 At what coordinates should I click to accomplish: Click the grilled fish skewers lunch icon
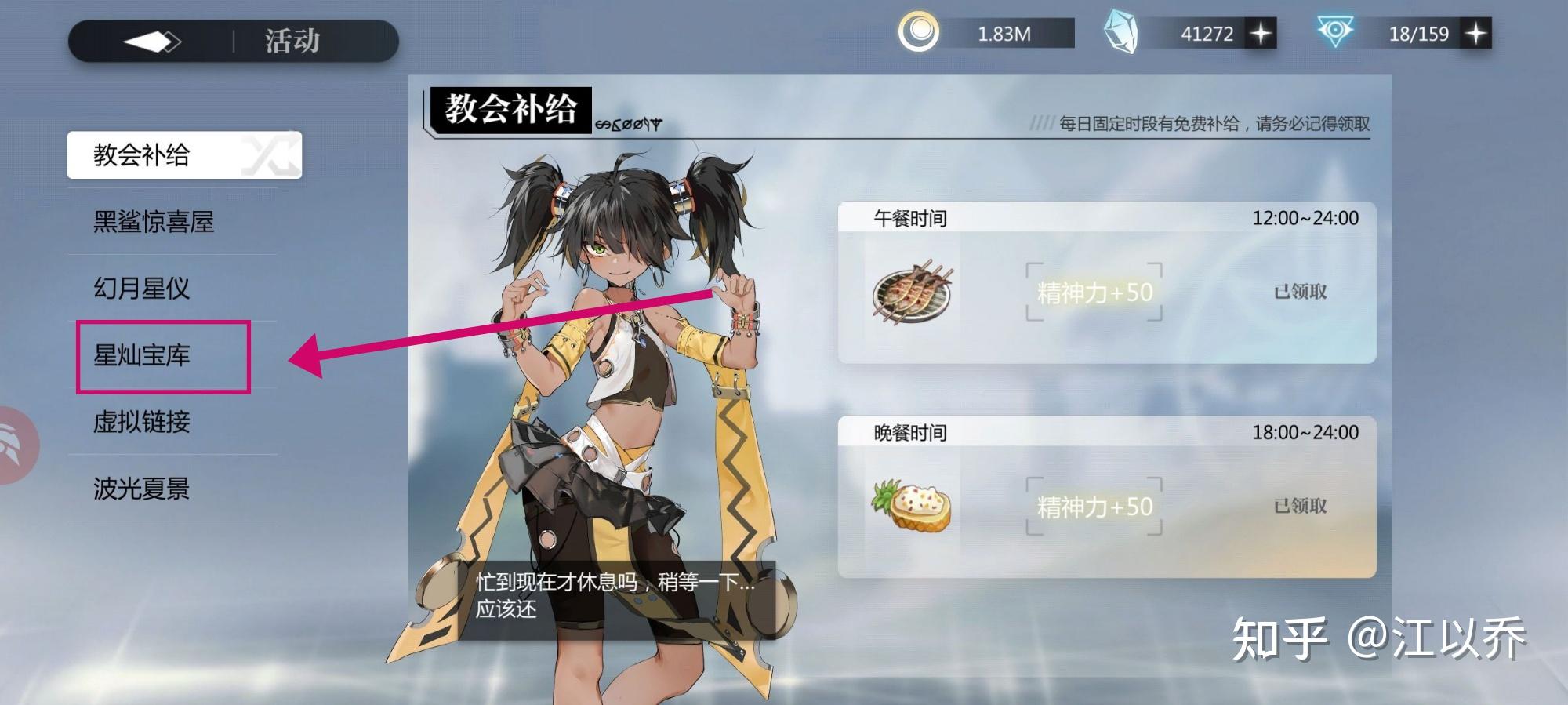pyautogui.click(x=912, y=292)
